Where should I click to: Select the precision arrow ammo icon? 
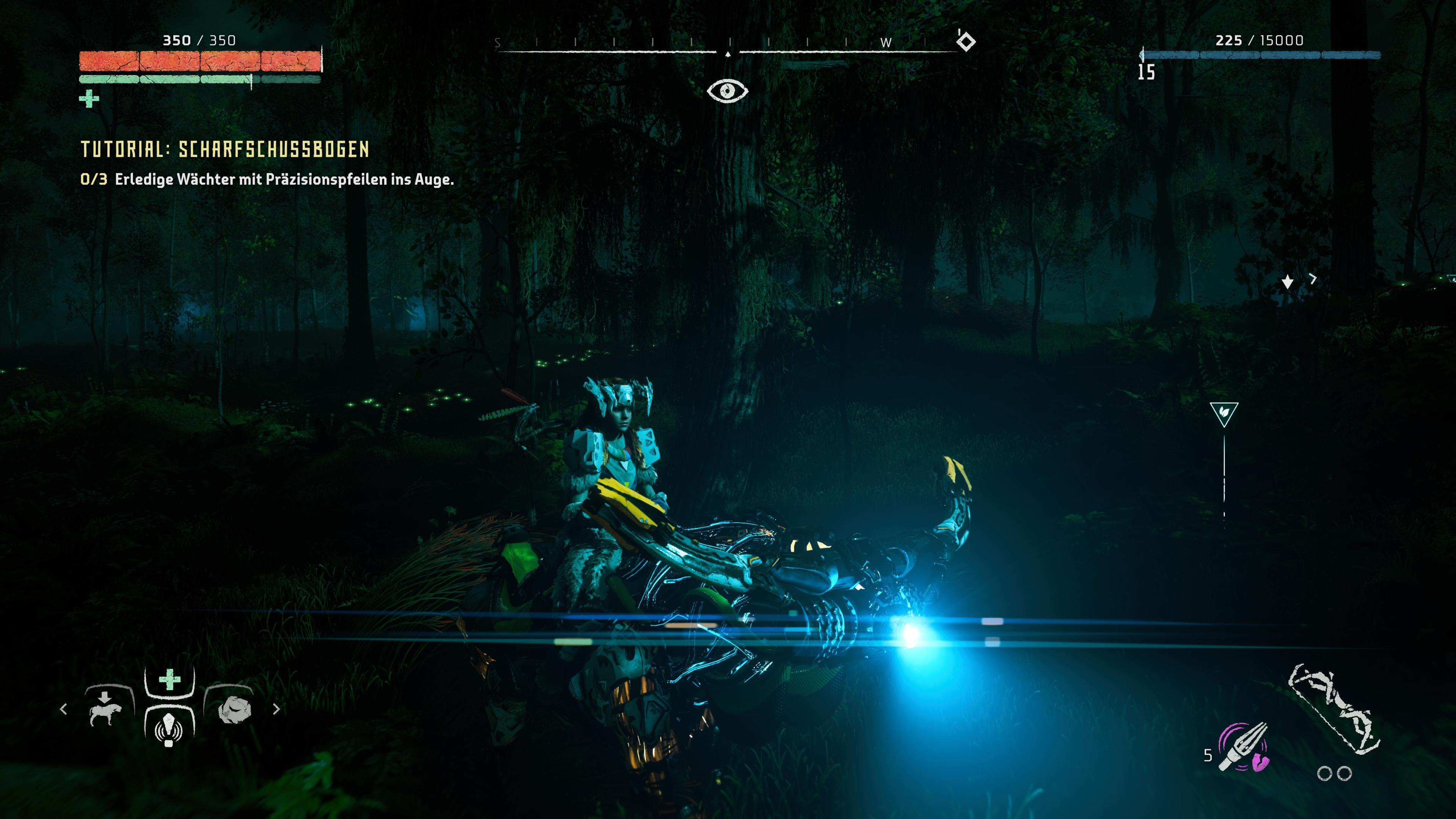[x=1244, y=747]
